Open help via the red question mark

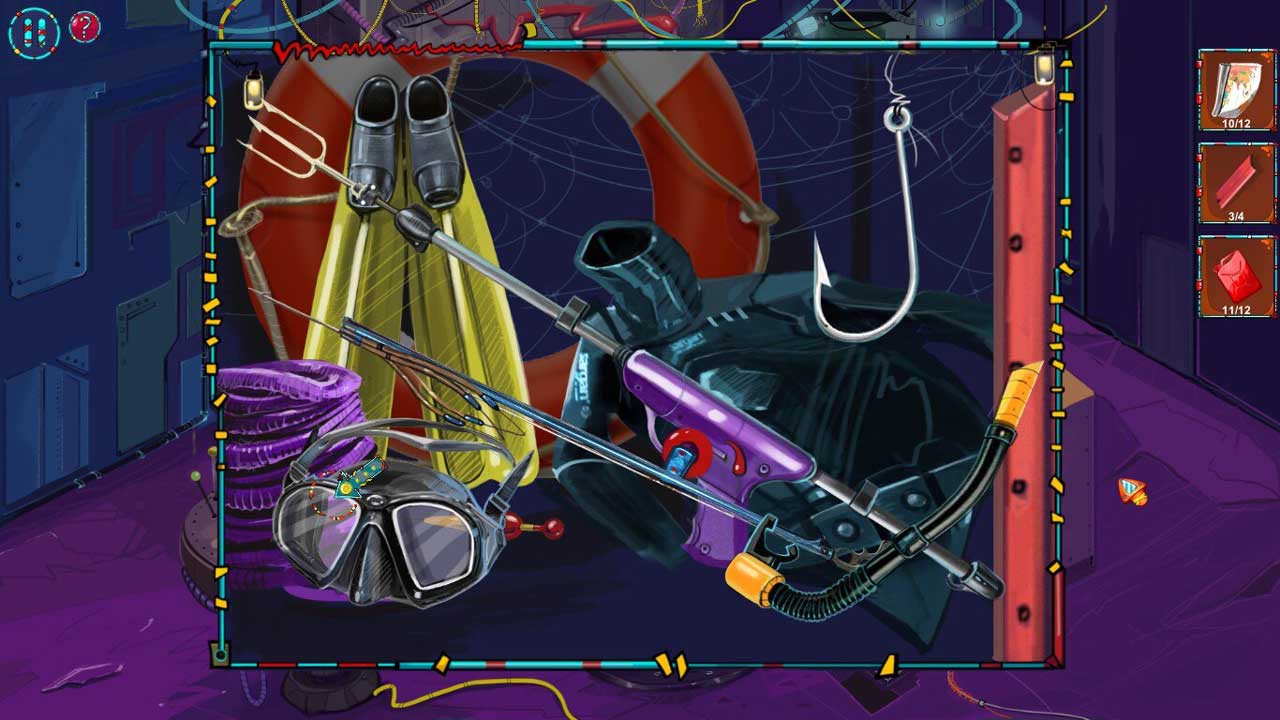pos(85,28)
